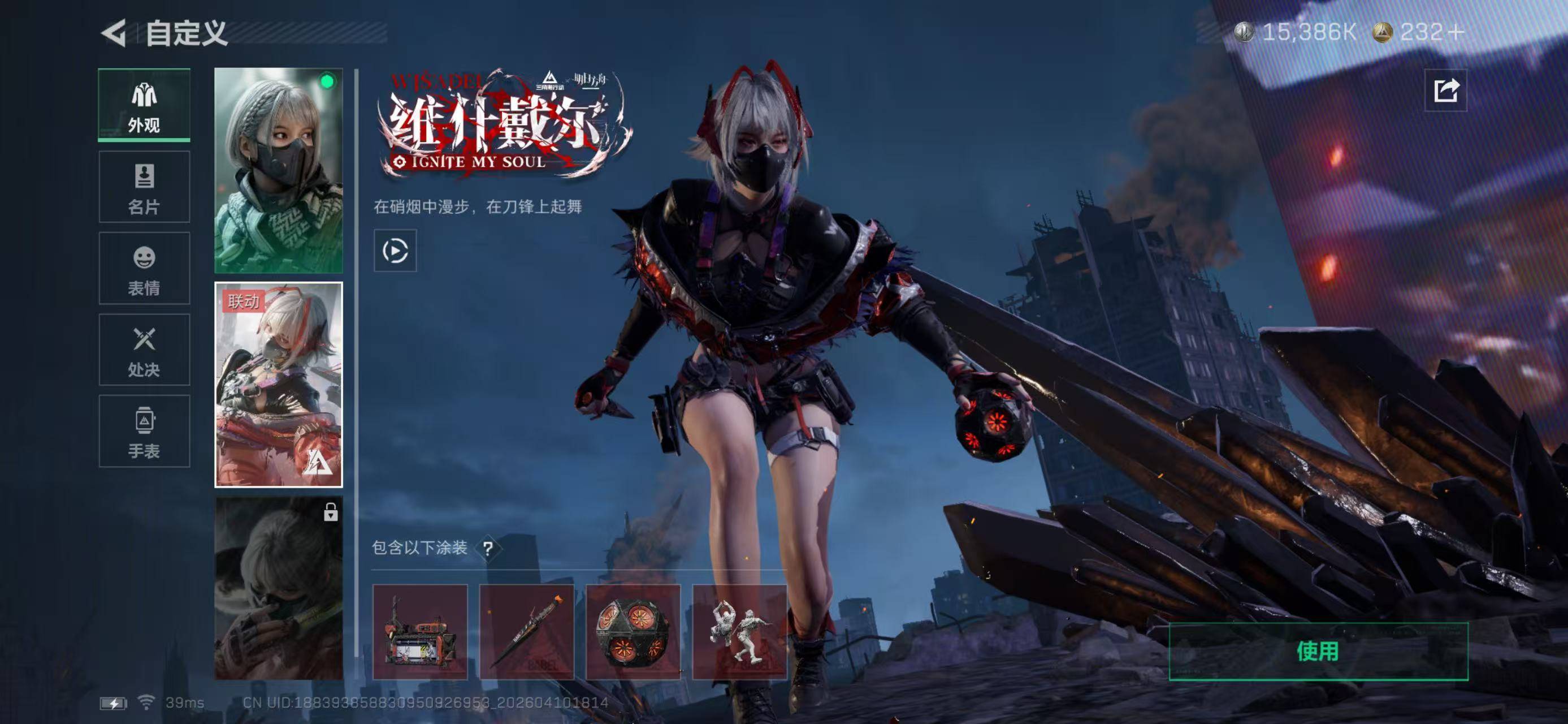Go back from the 自定义 screen
Screen dimensions: 1568x724
tap(114, 33)
